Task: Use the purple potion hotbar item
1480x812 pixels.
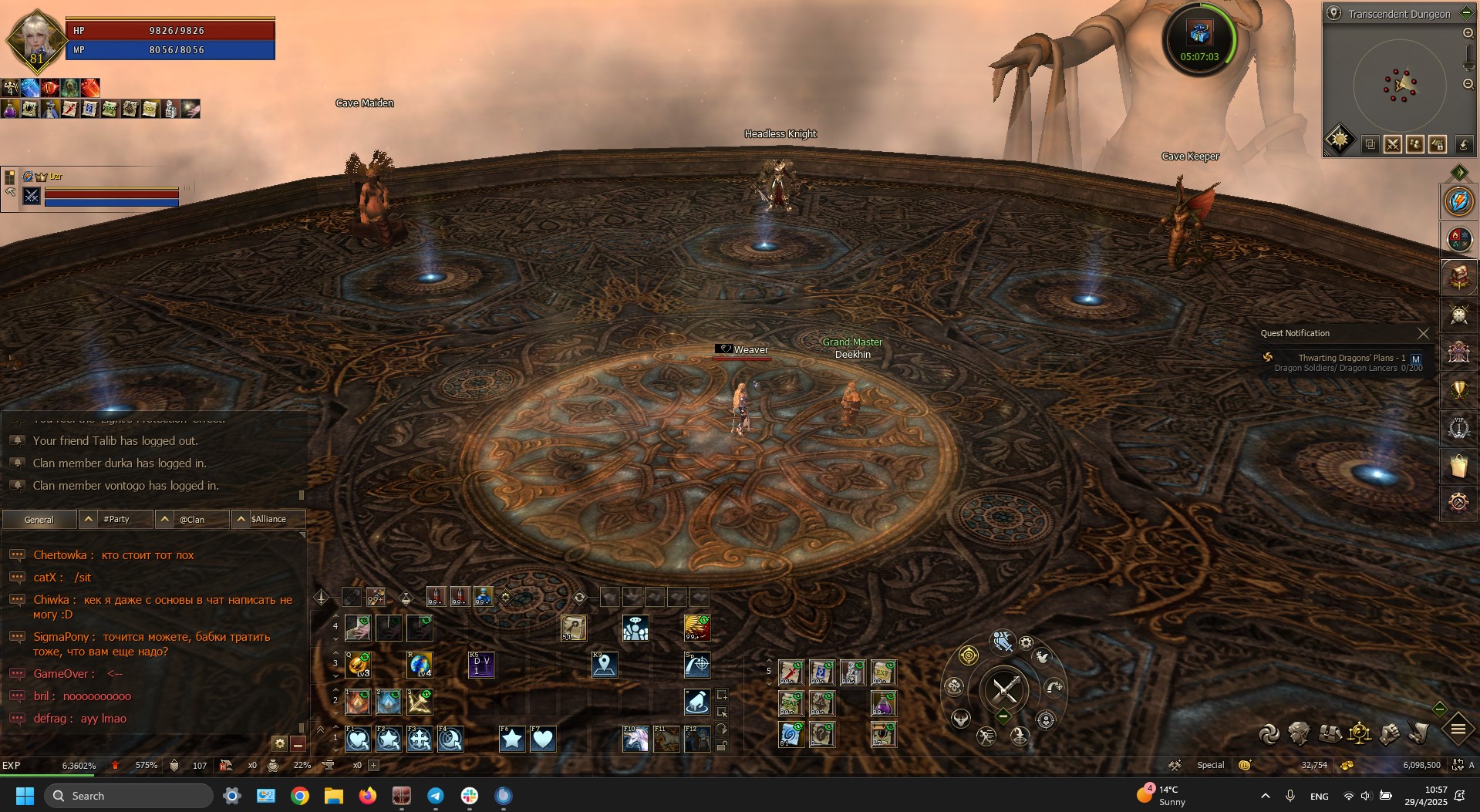Action: [883, 703]
